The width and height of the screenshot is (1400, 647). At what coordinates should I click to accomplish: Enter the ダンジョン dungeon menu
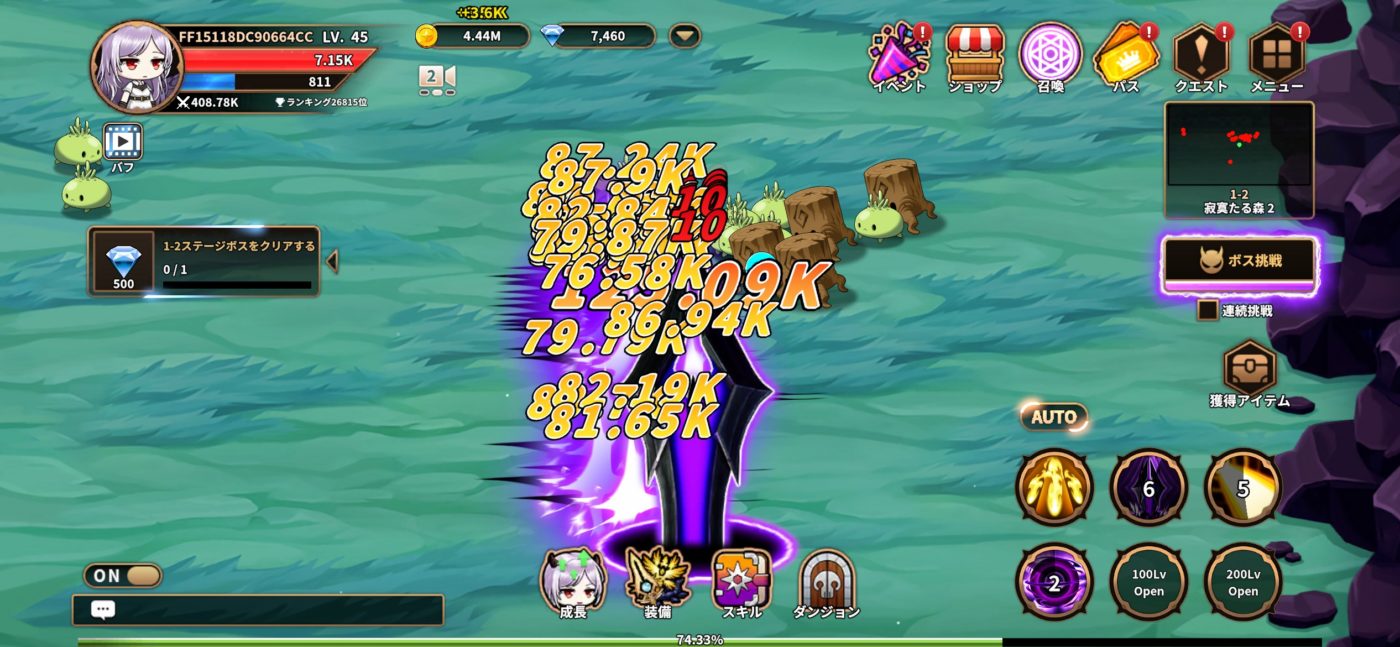pos(826,581)
